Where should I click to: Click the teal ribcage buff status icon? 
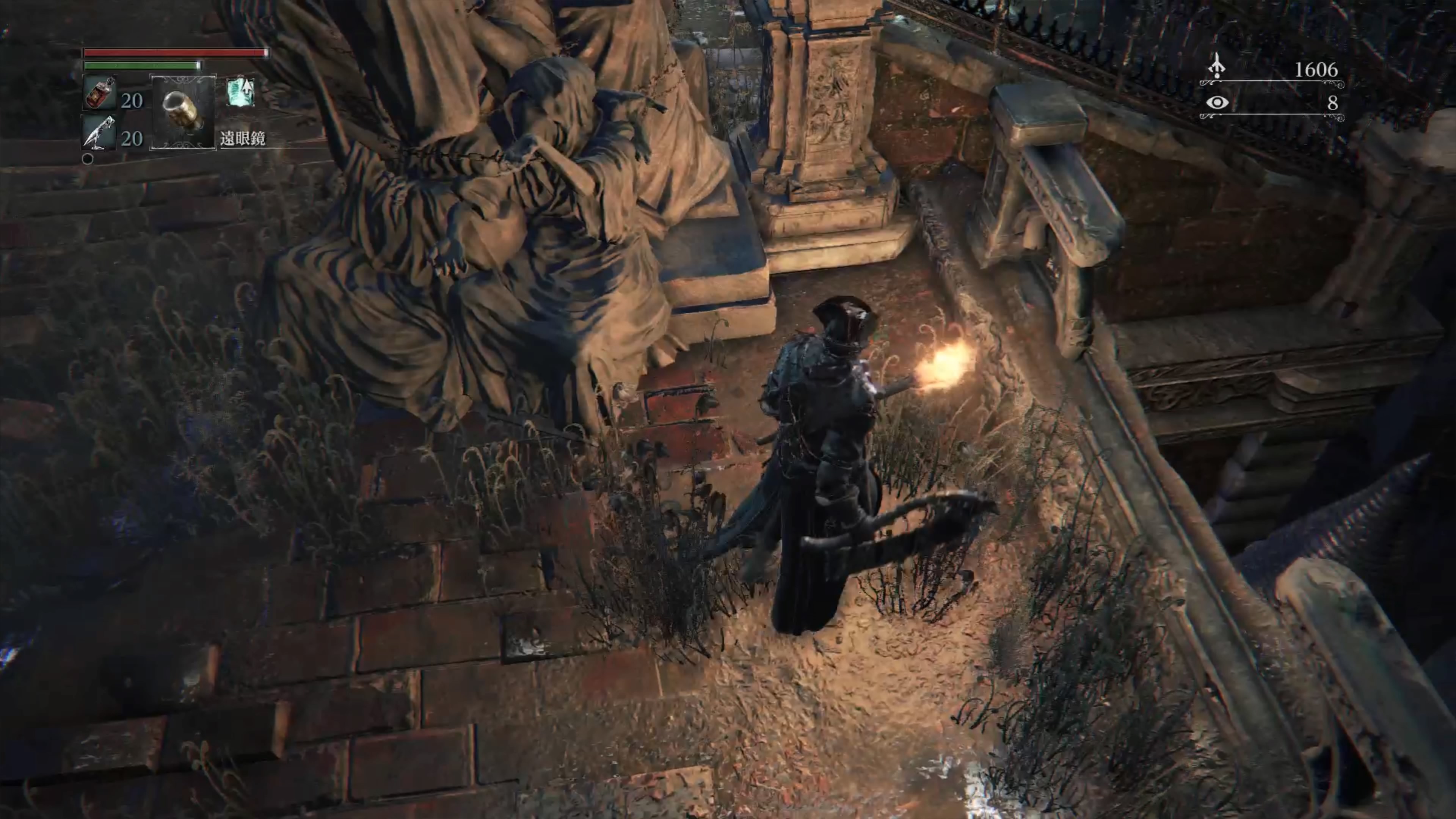point(241,91)
